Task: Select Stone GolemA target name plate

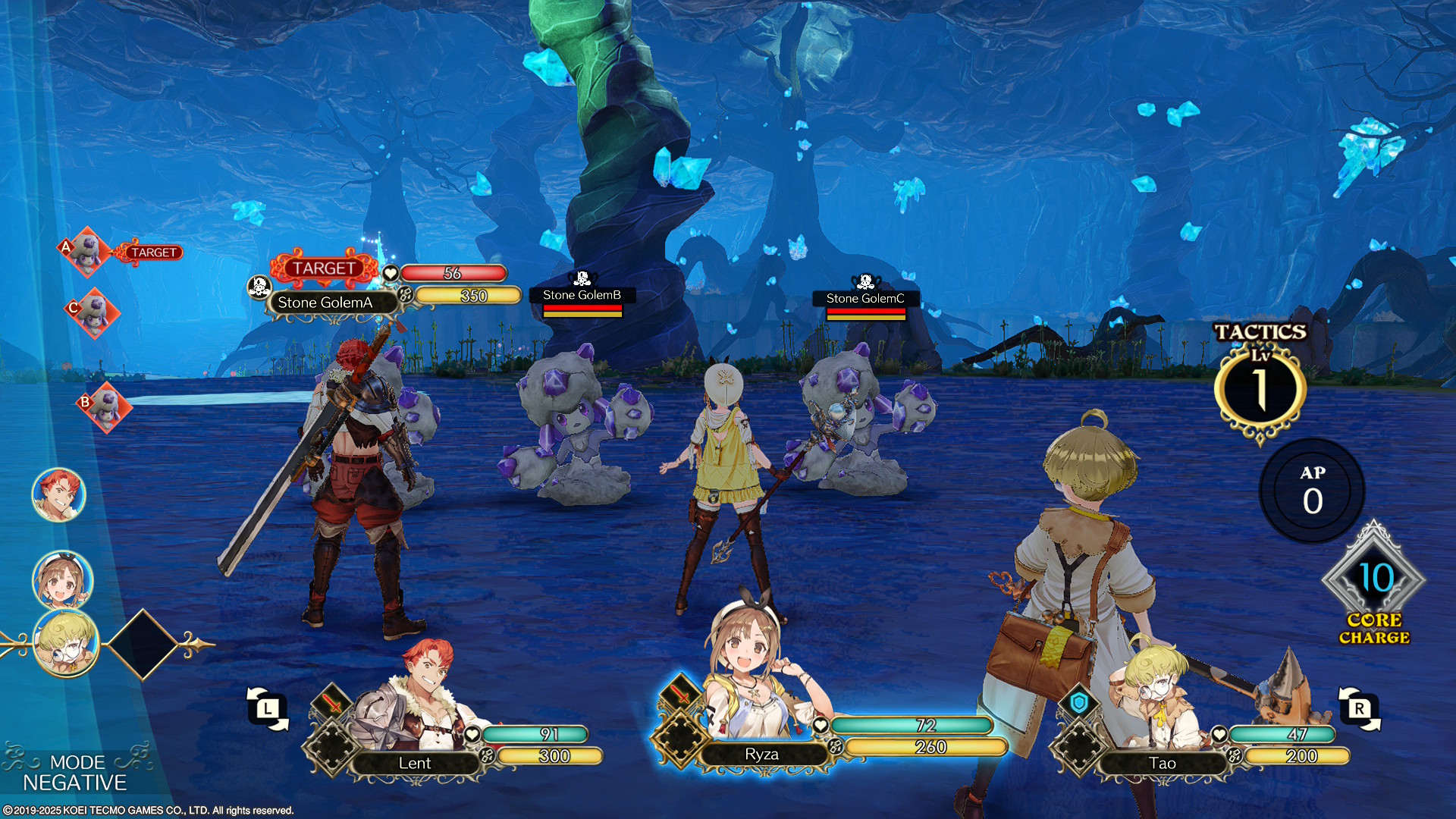Action: point(325,303)
